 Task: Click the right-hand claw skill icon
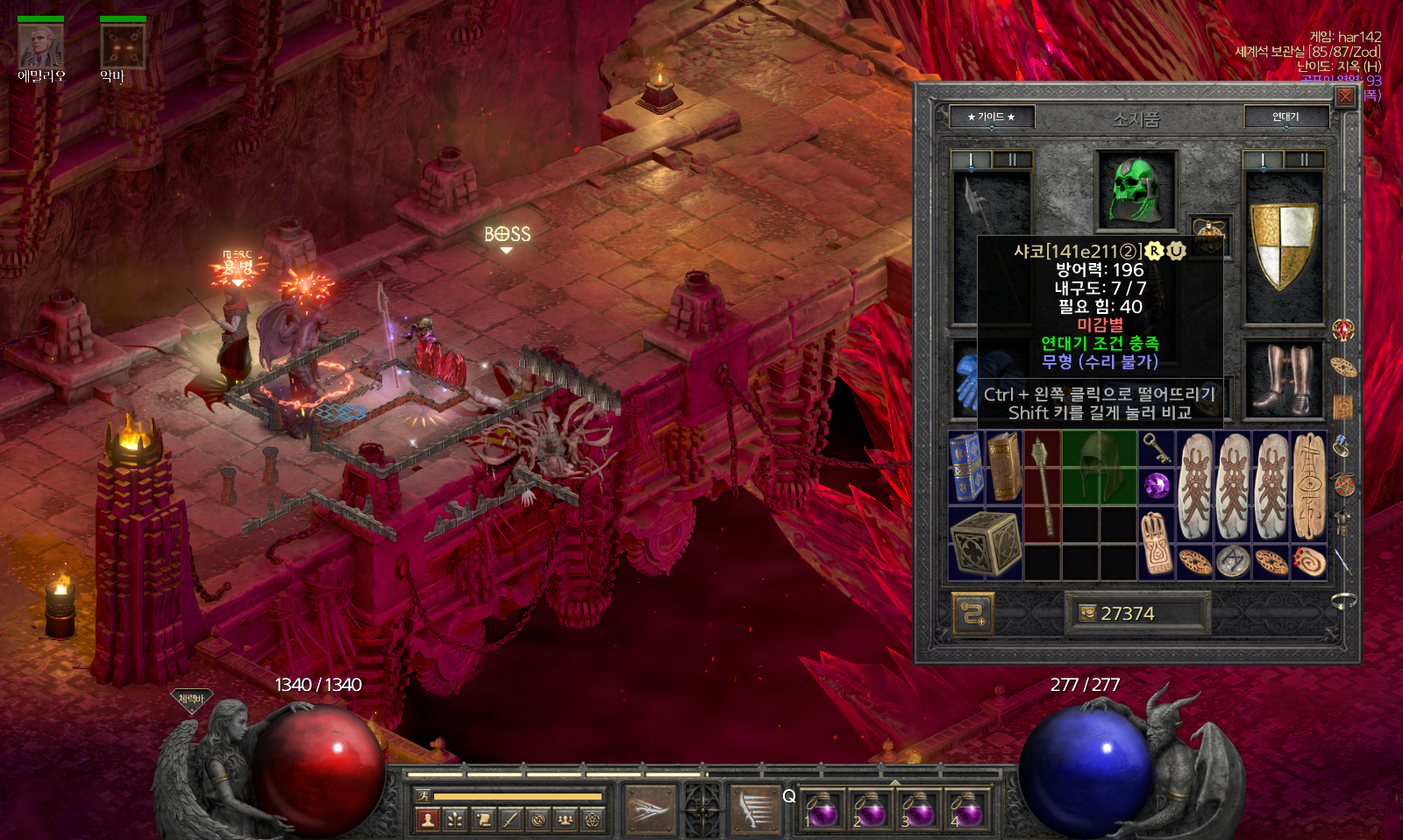click(x=754, y=808)
